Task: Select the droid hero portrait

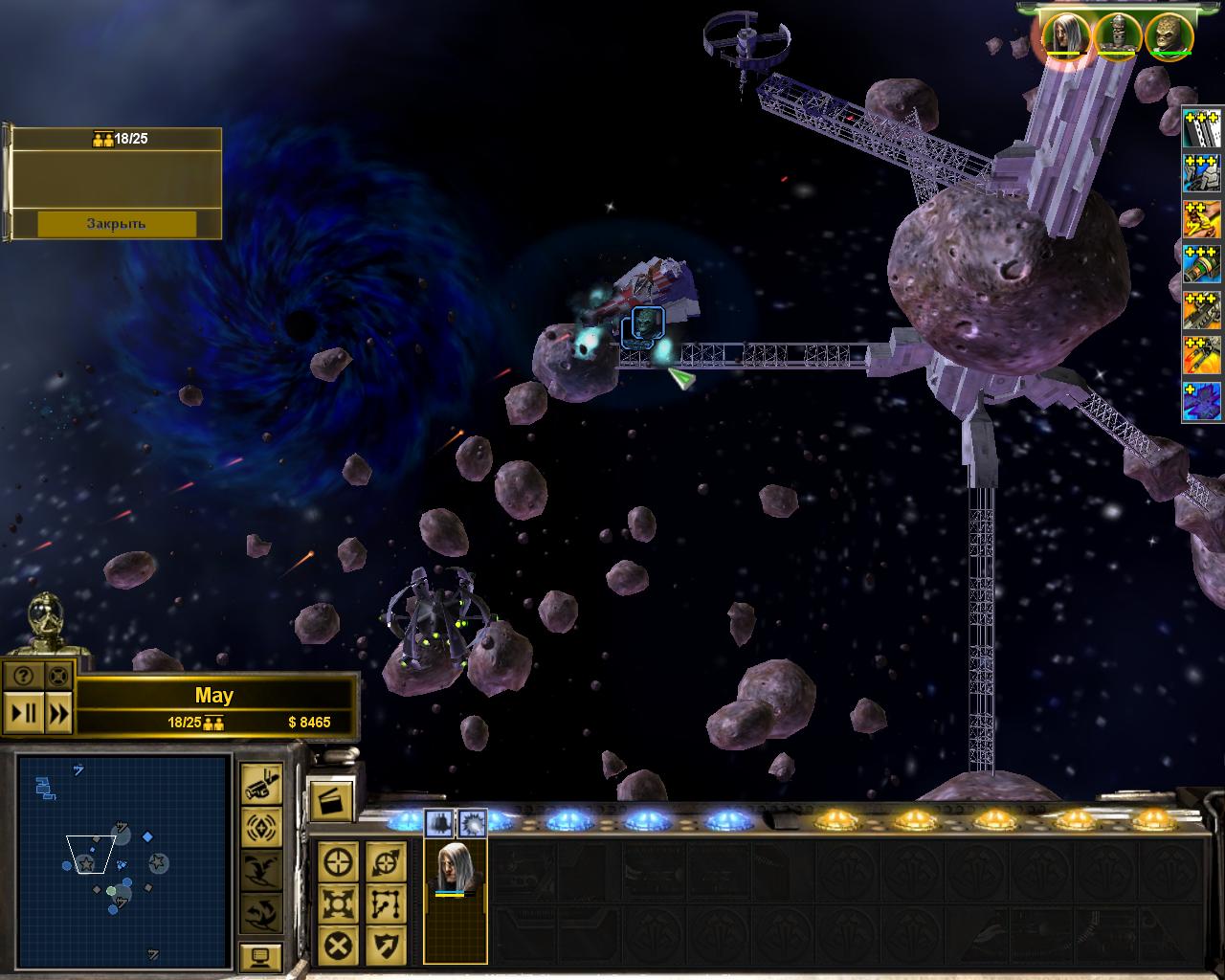Action: 1115,34
